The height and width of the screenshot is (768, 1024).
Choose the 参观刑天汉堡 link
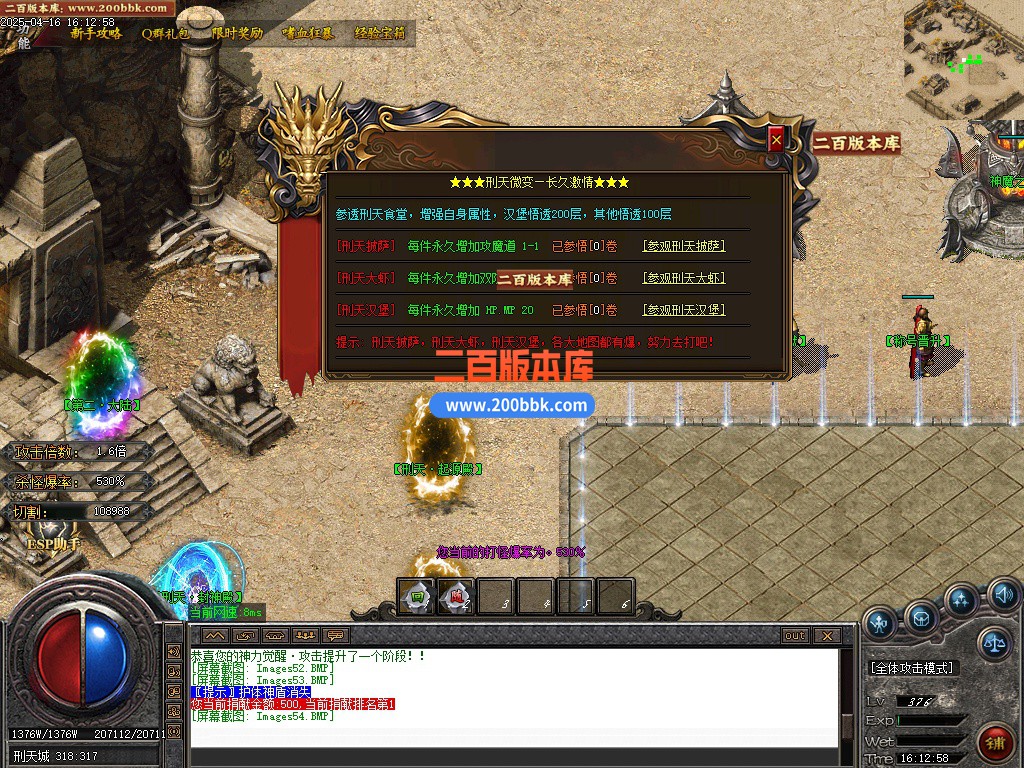683,310
